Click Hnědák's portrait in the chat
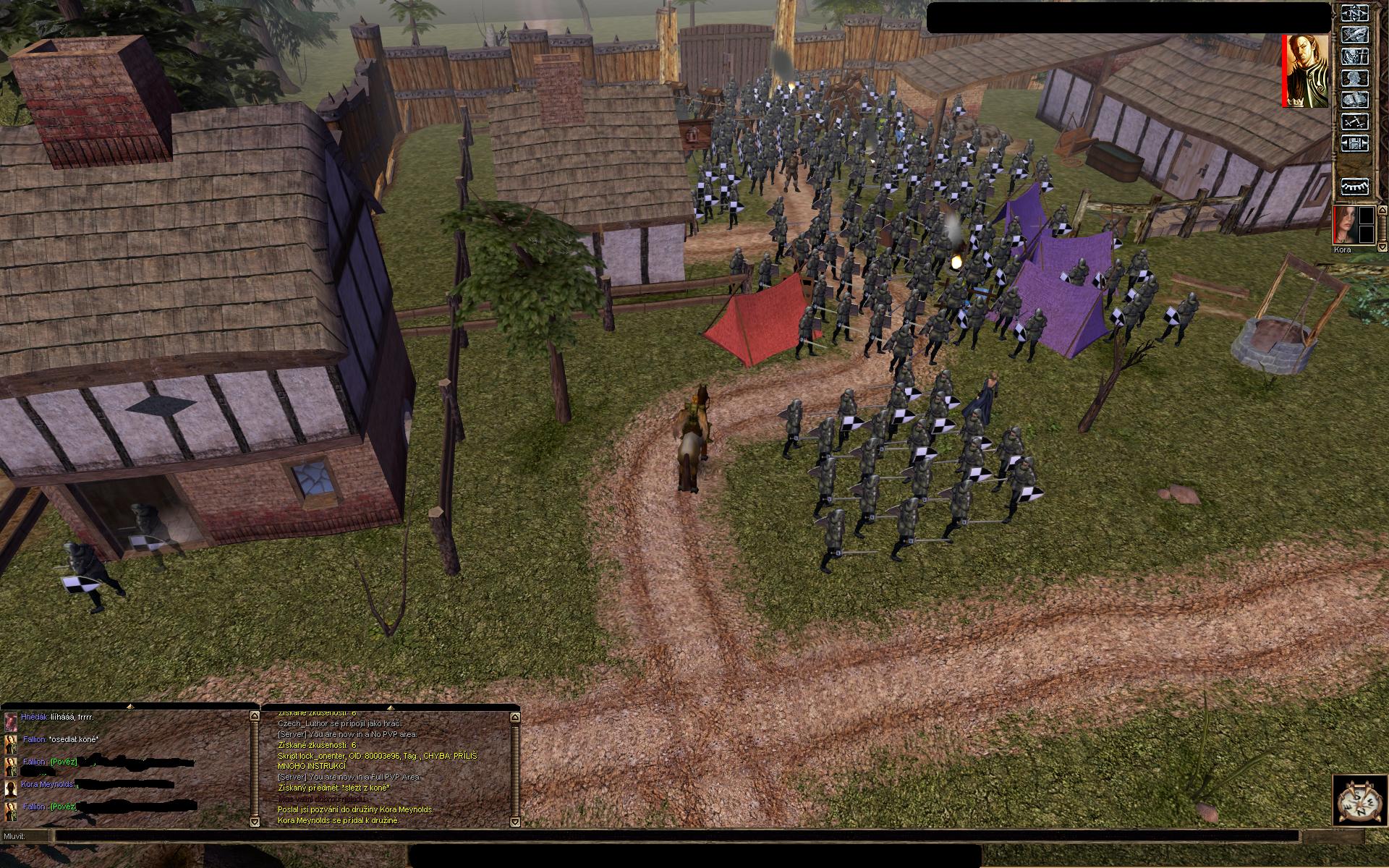Image resolution: width=1389 pixels, height=868 pixels. (x=11, y=721)
